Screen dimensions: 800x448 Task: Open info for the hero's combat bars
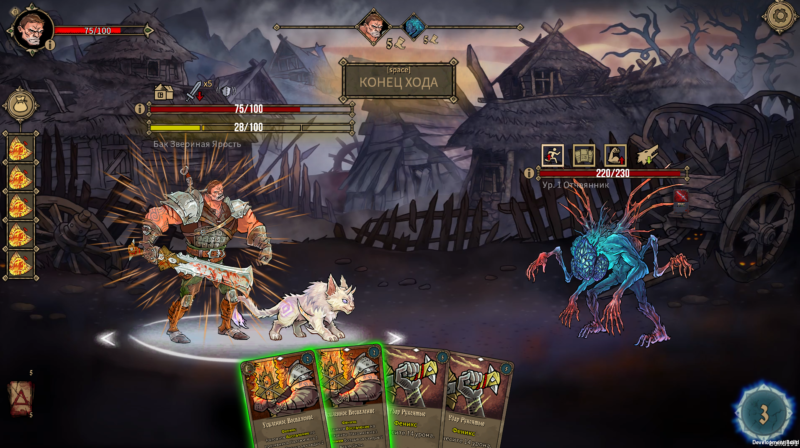click(x=140, y=108)
